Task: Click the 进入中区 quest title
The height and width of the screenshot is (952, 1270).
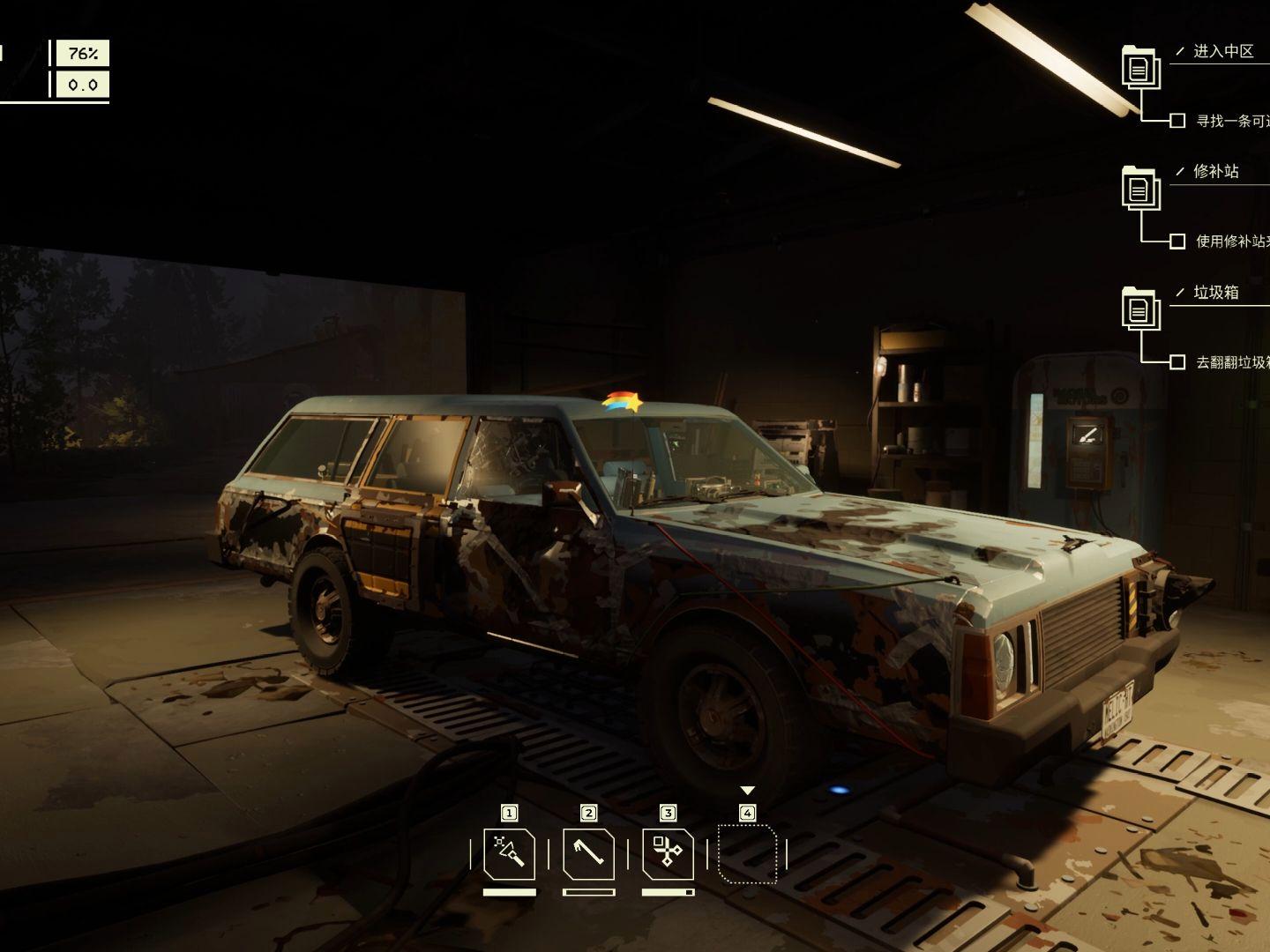Action: point(1223,52)
